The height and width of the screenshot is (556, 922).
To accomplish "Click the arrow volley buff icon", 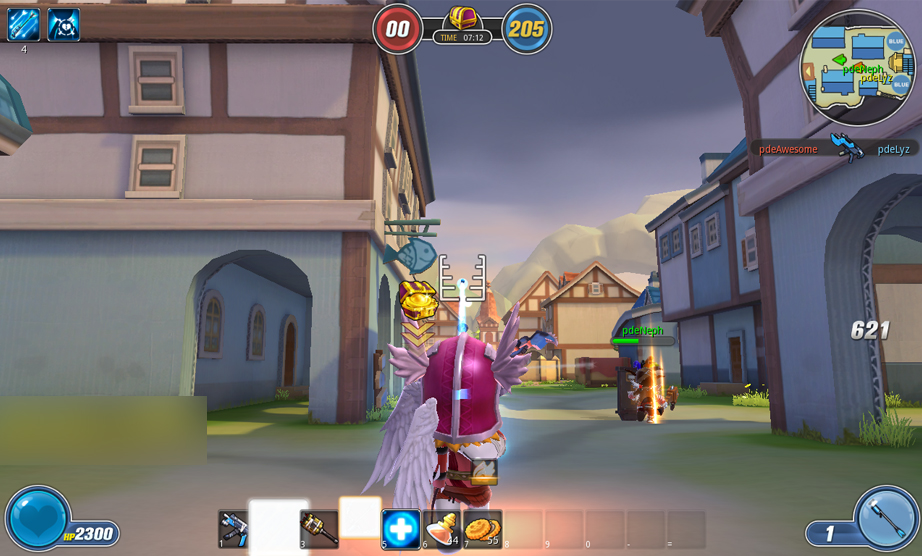I will tap(23, 24).
